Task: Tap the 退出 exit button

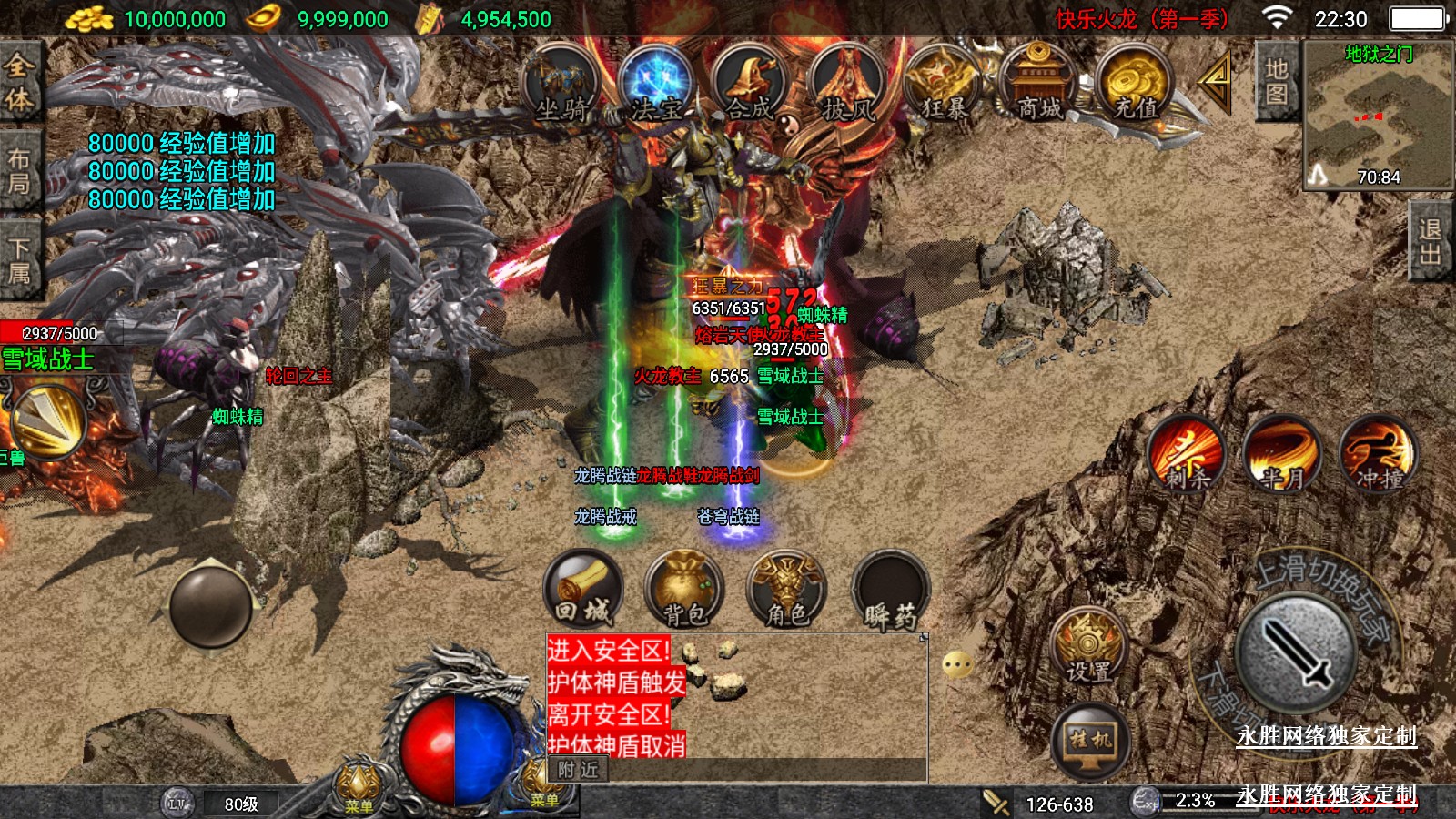Action: pyautogui.click(x=1431, y=242)
